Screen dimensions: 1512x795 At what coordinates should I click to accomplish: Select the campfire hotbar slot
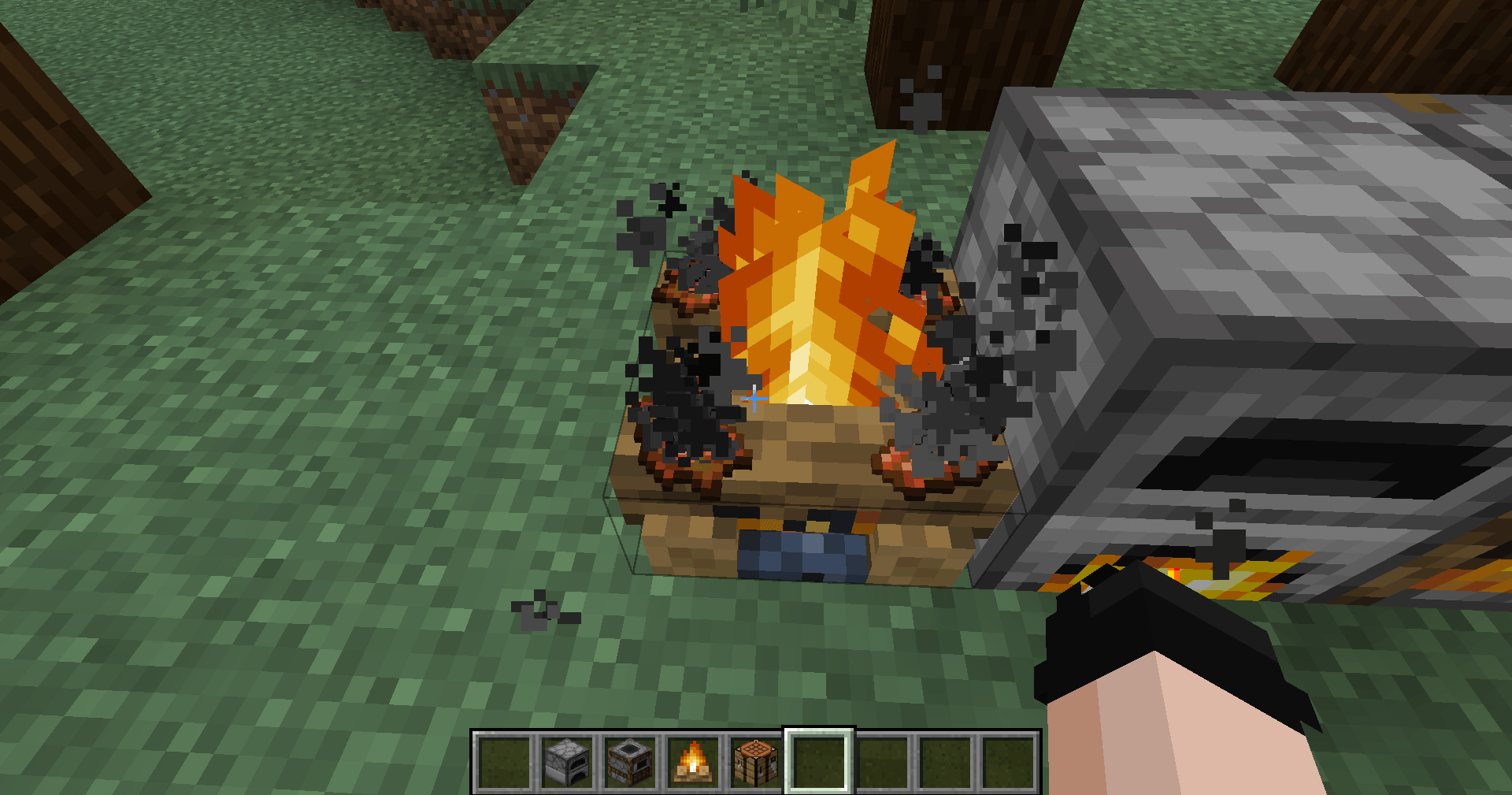[x=693, y=762]
